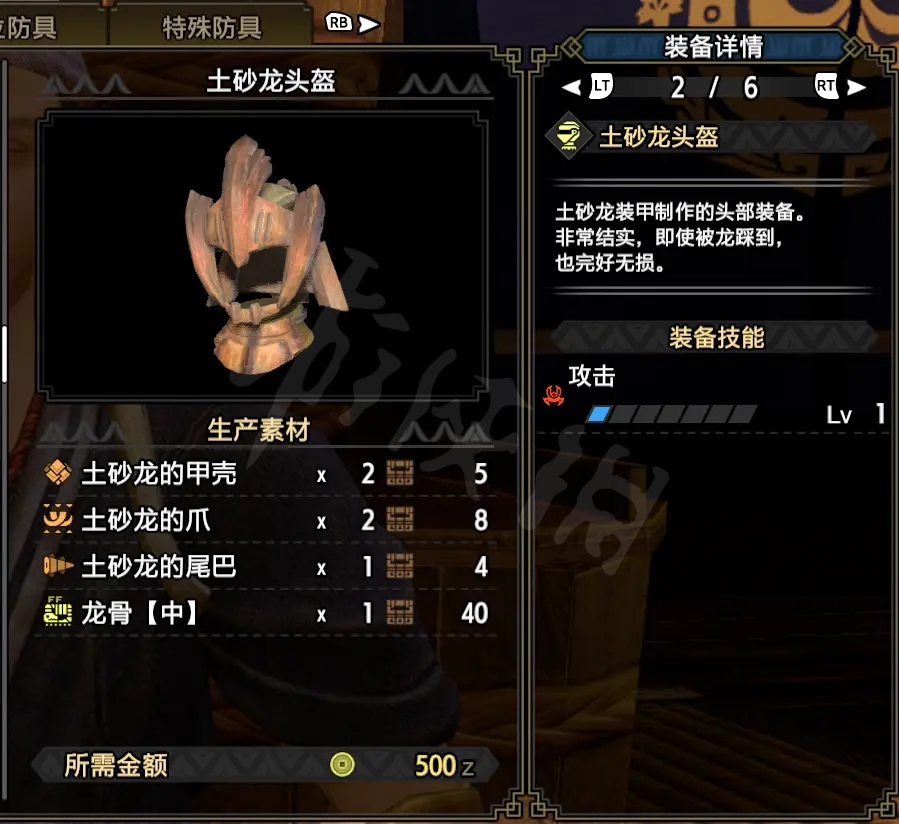
Task: Select the 龙骨【中】 material row
Action: pyautogui.click(x=266, y=613)
